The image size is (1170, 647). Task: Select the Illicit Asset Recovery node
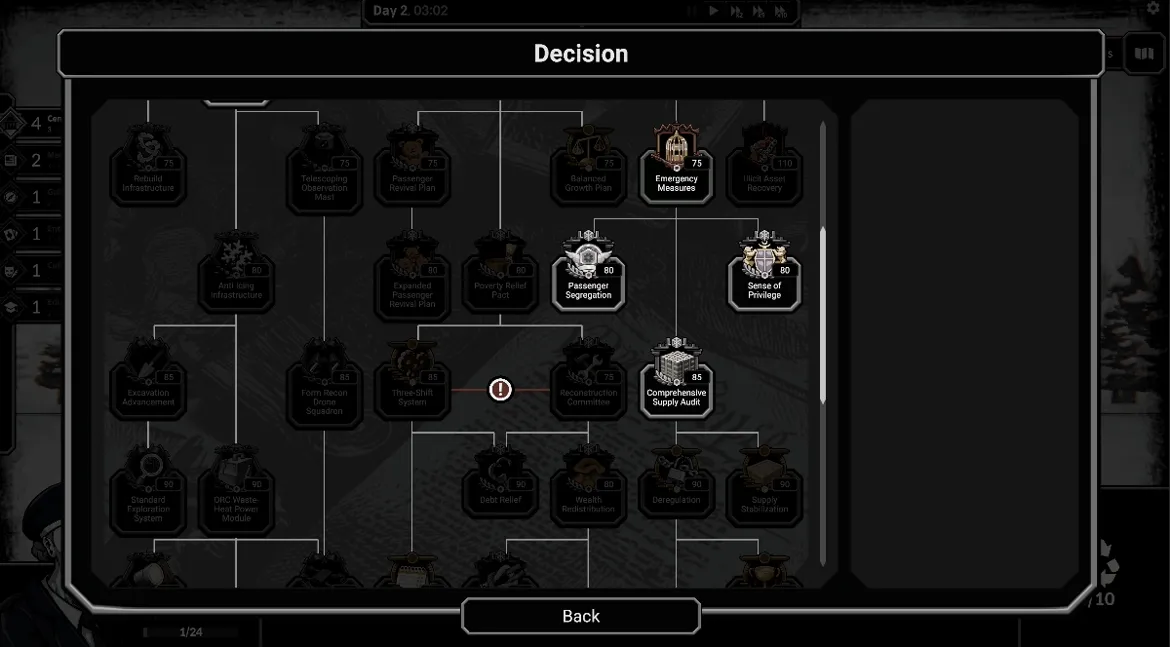tap(764, 165)
